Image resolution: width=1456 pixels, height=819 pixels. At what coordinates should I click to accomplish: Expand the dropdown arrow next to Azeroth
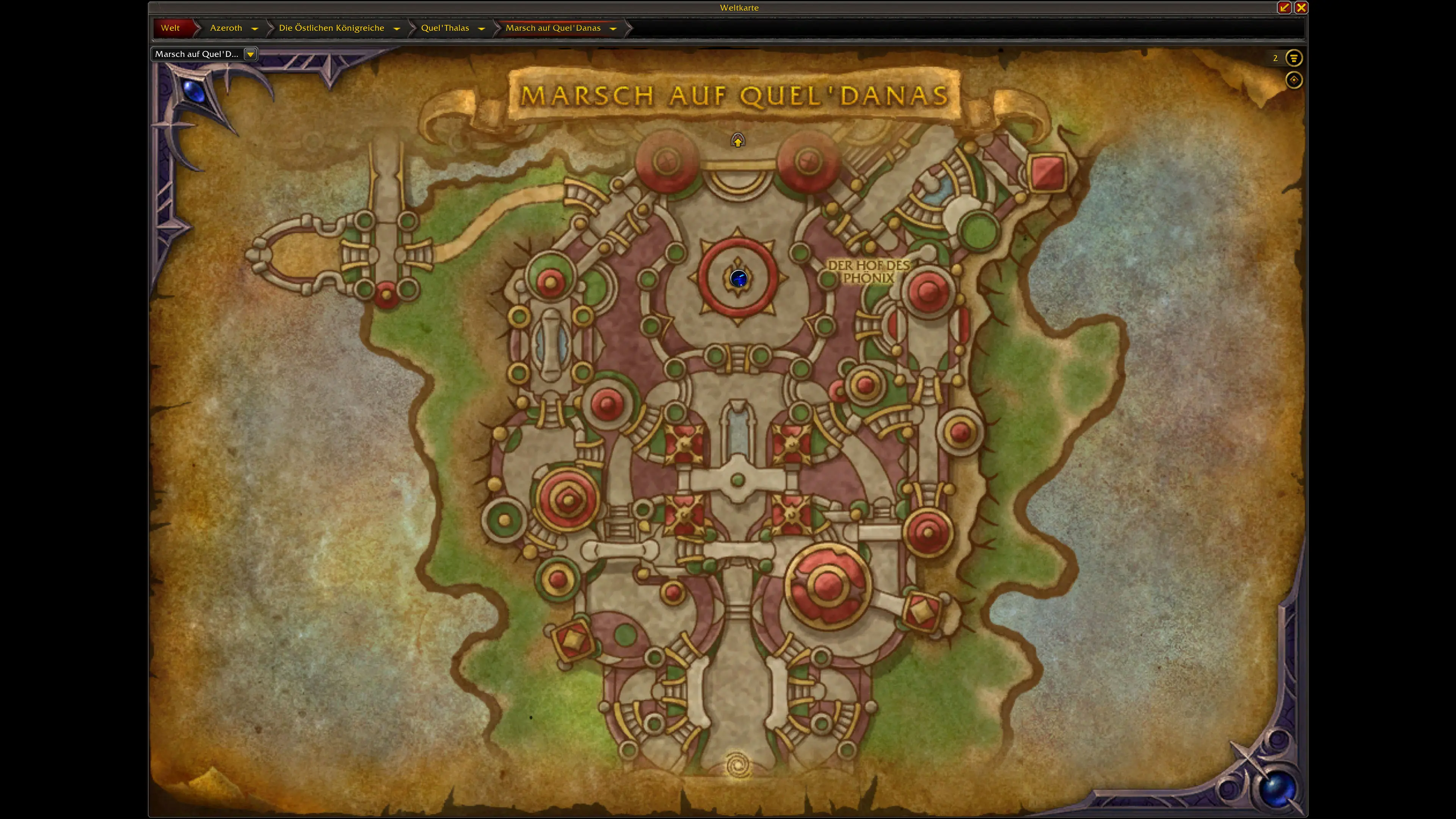(255, 28)
